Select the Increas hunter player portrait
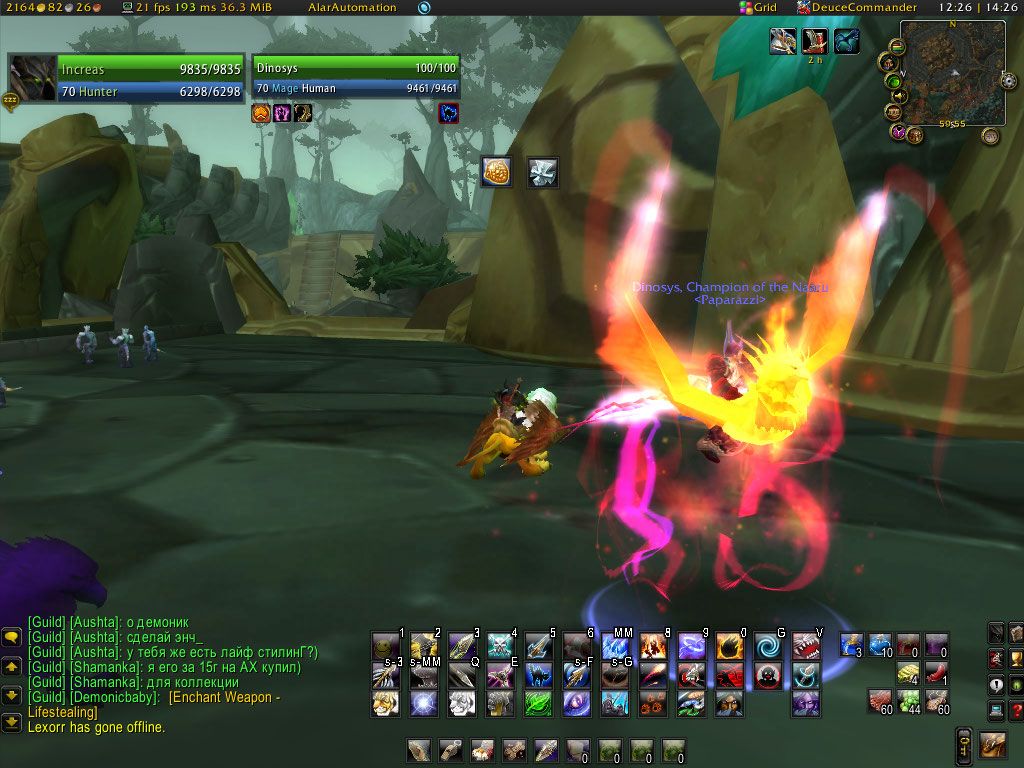 (x=33, y=78)
